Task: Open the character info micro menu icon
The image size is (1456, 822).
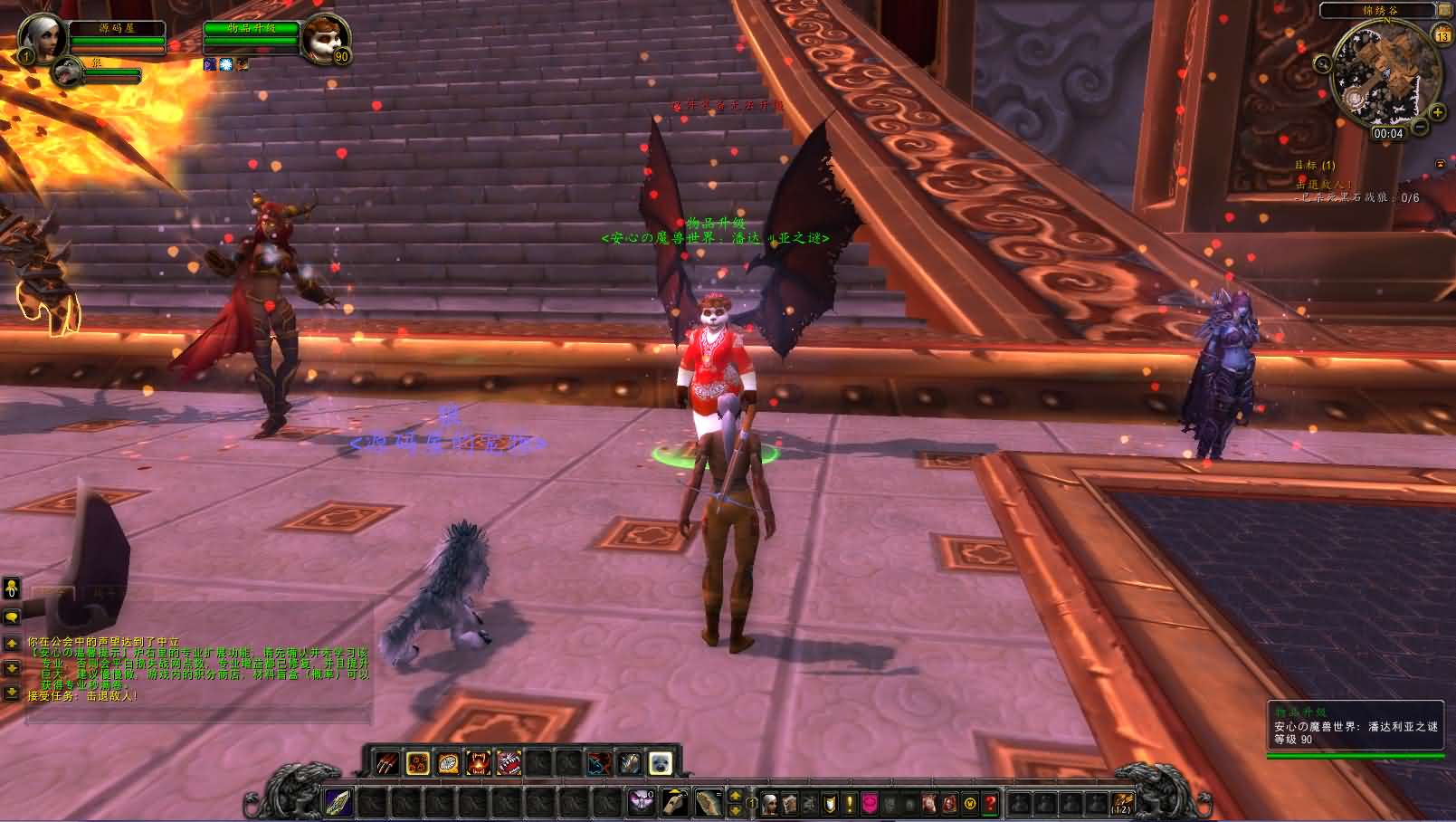Action: [770, 804]
